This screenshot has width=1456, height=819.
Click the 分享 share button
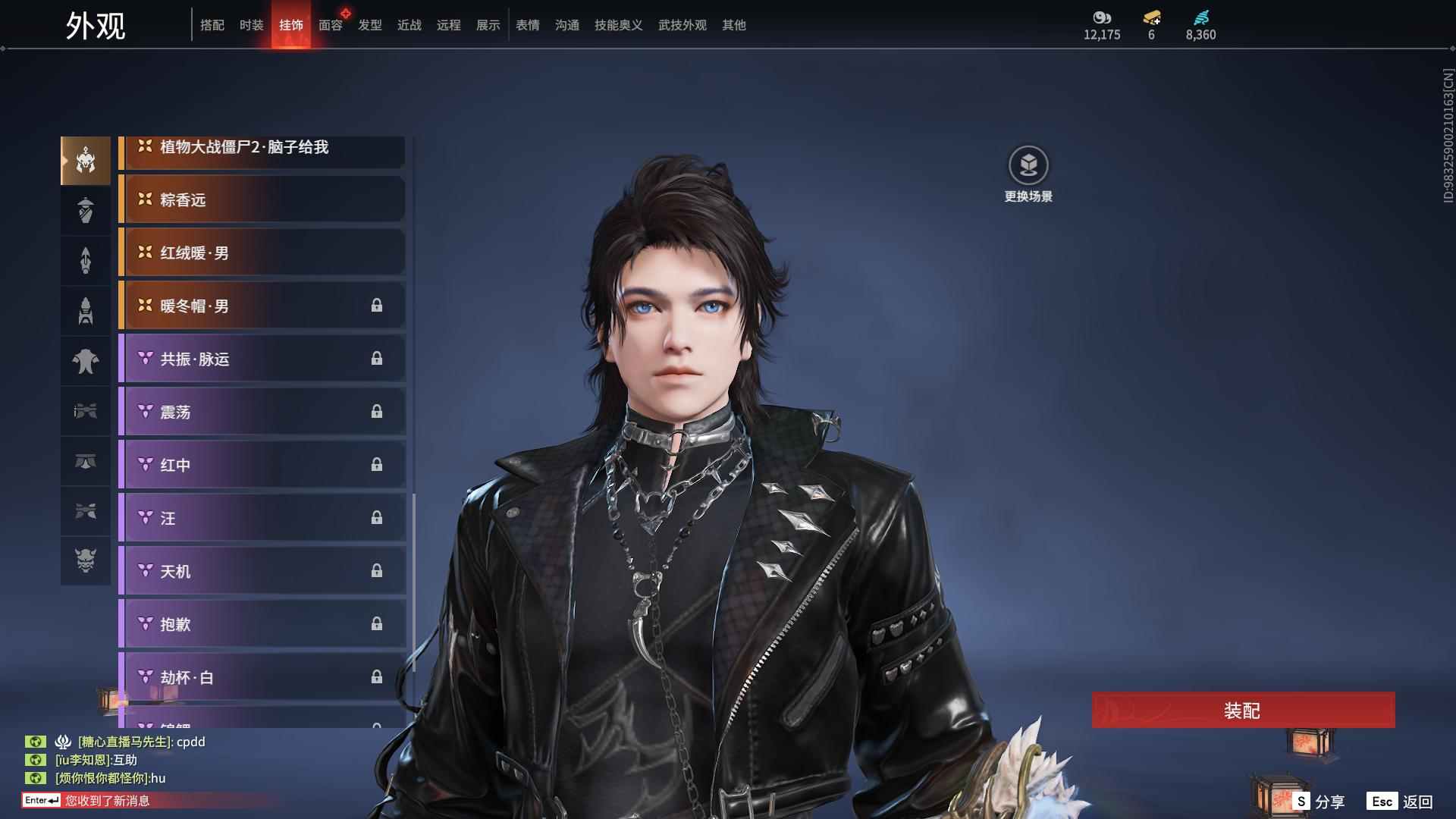click(1319, 802)
